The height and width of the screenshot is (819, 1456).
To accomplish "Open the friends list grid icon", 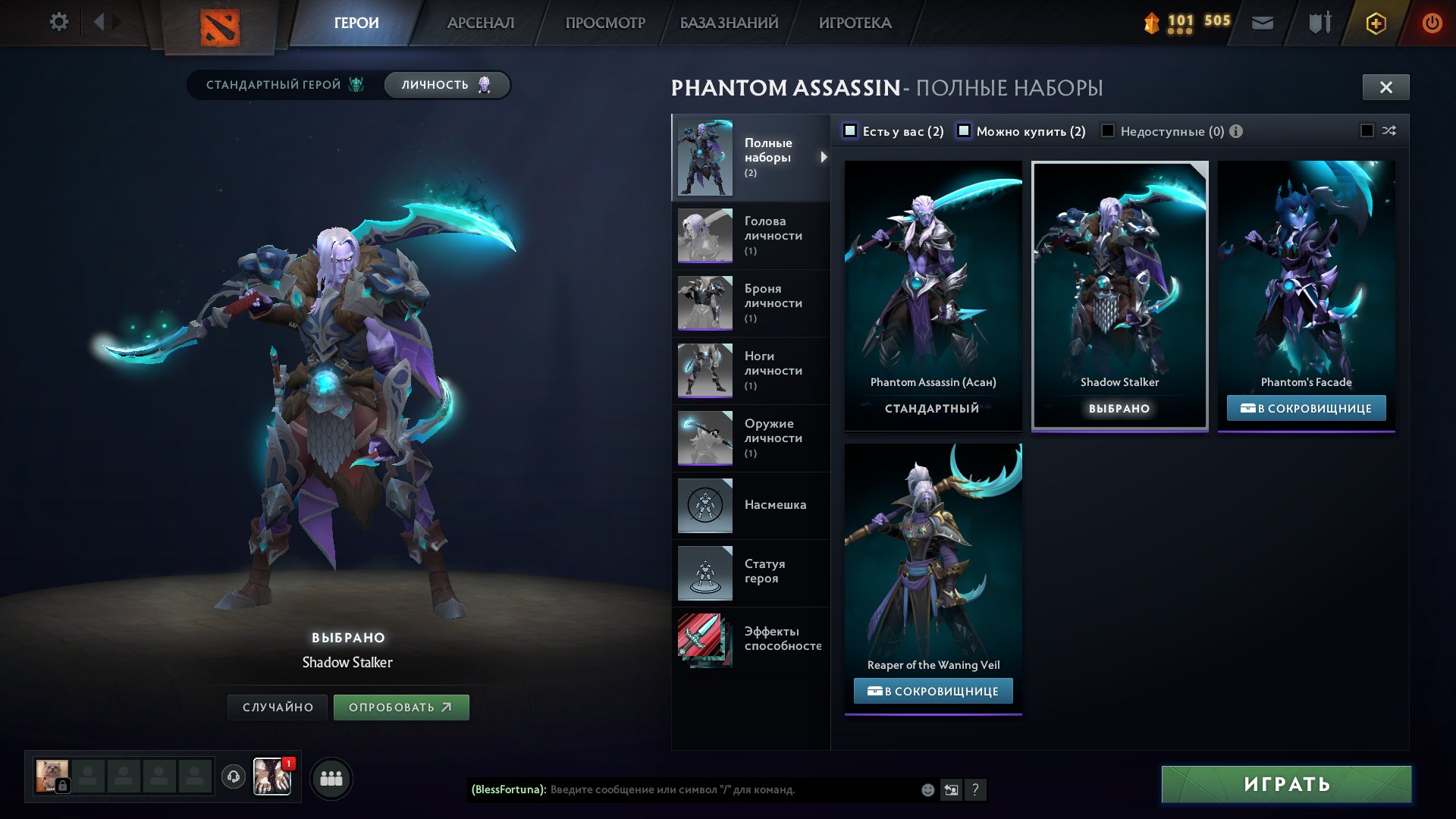I will point(331,777).
